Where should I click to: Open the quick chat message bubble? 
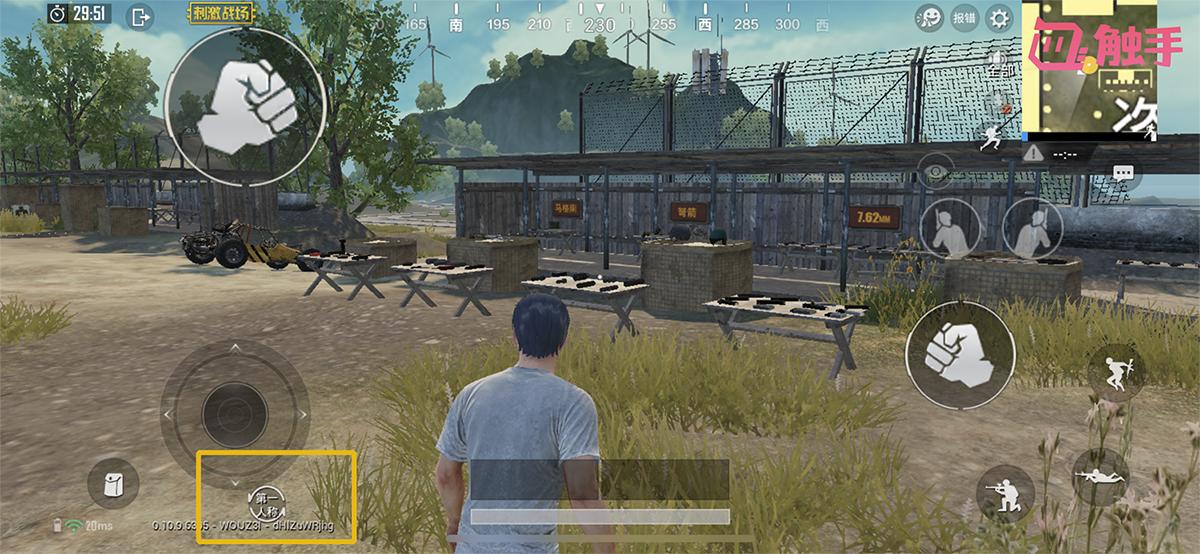coord(1124,173)
